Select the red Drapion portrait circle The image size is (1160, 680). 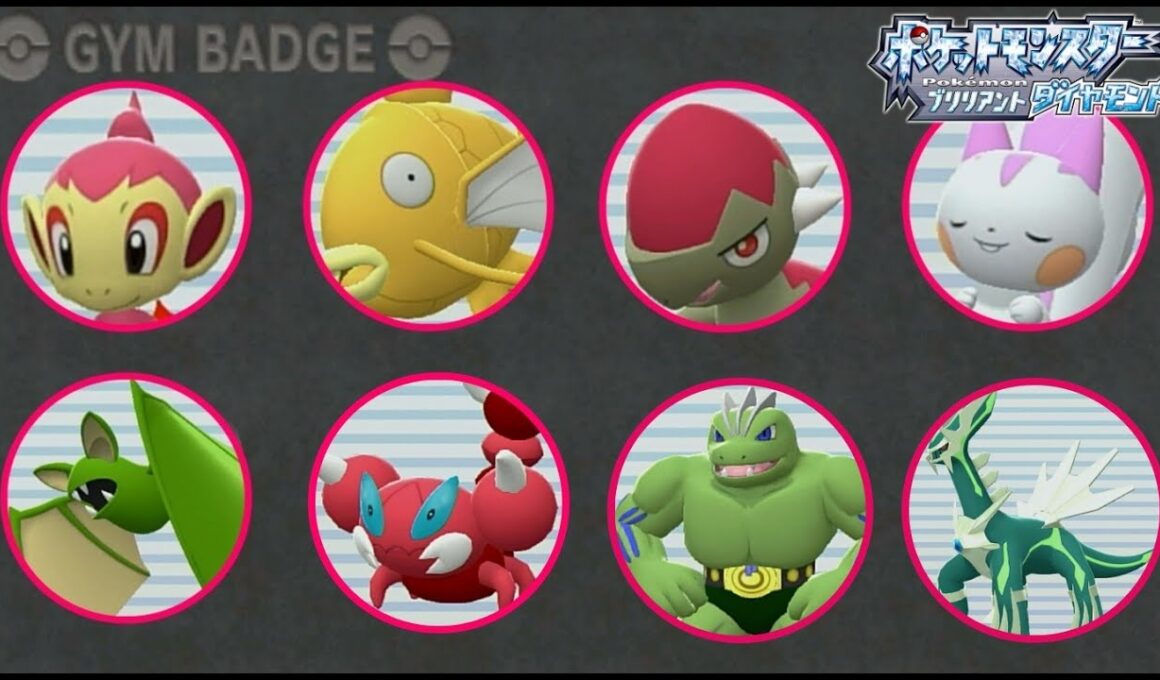click(x=439, y=502)
